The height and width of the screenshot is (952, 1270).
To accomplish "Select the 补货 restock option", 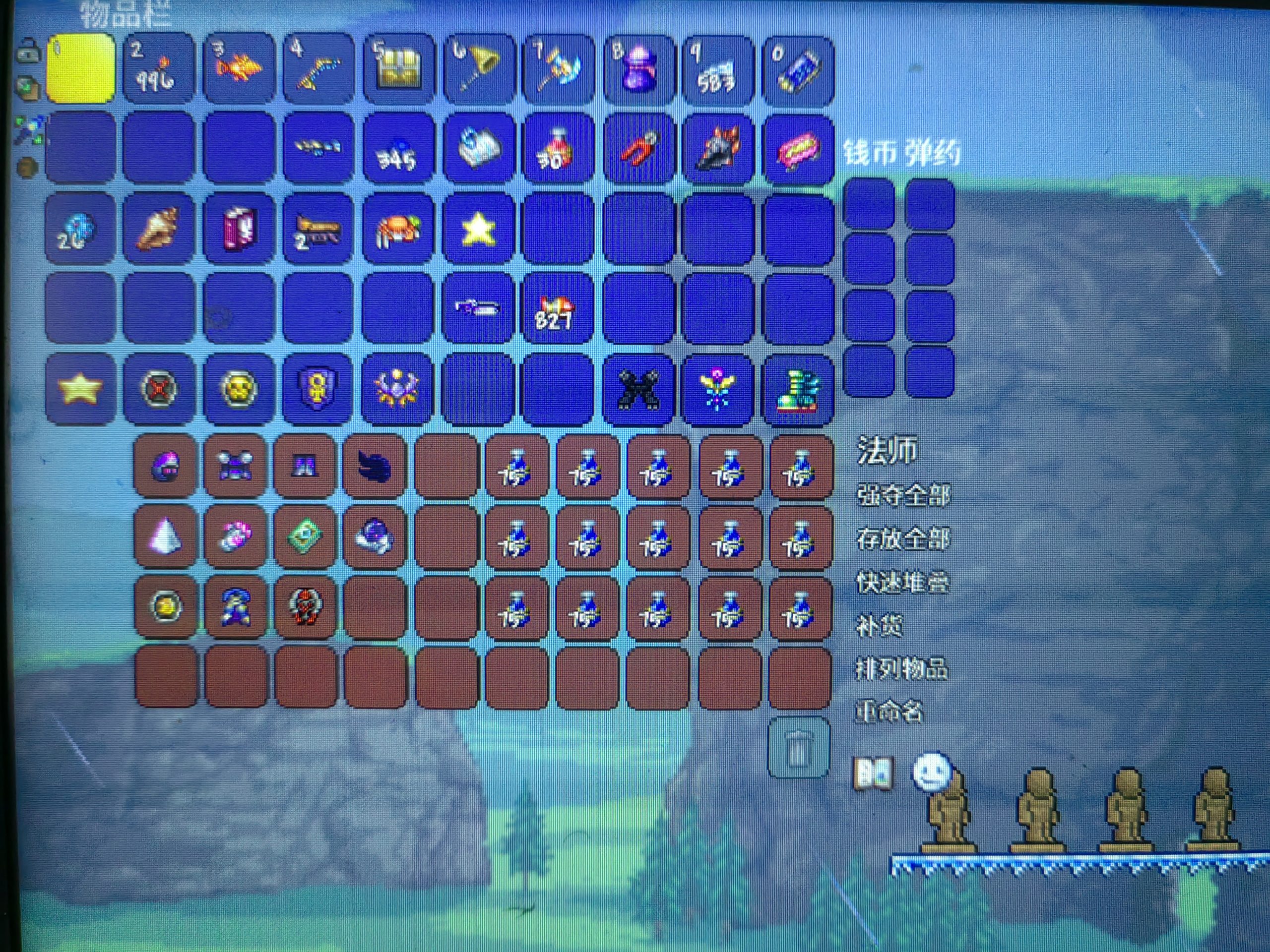I will (879, 625).
